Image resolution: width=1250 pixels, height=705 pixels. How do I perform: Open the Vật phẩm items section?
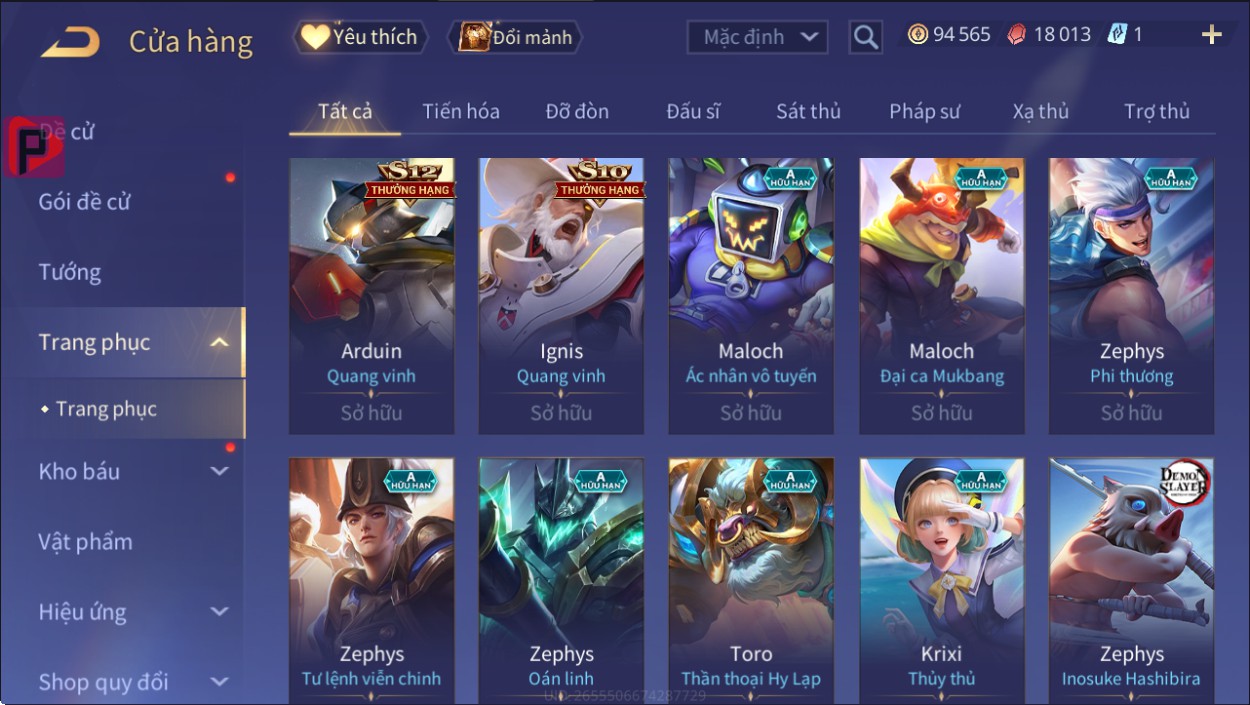[x=86, y=542]
